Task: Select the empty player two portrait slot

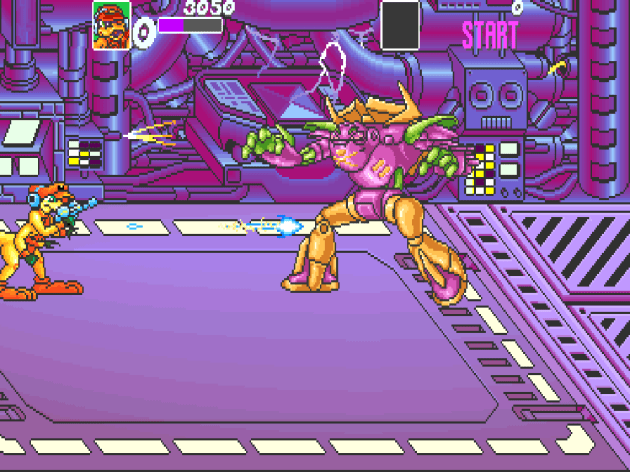Action: (x=401, y=24)
